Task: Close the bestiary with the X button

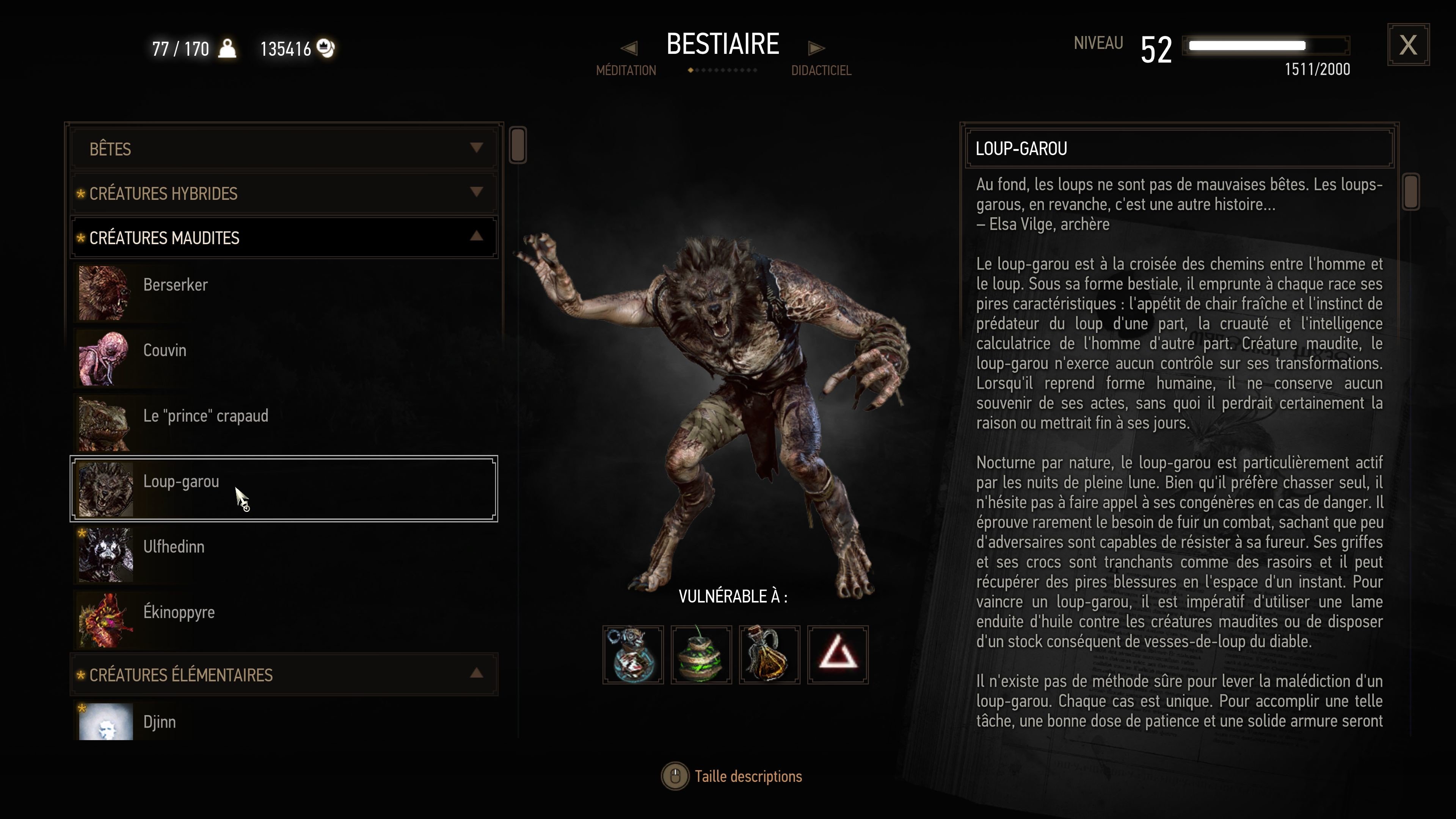Action: point(1407,45)
